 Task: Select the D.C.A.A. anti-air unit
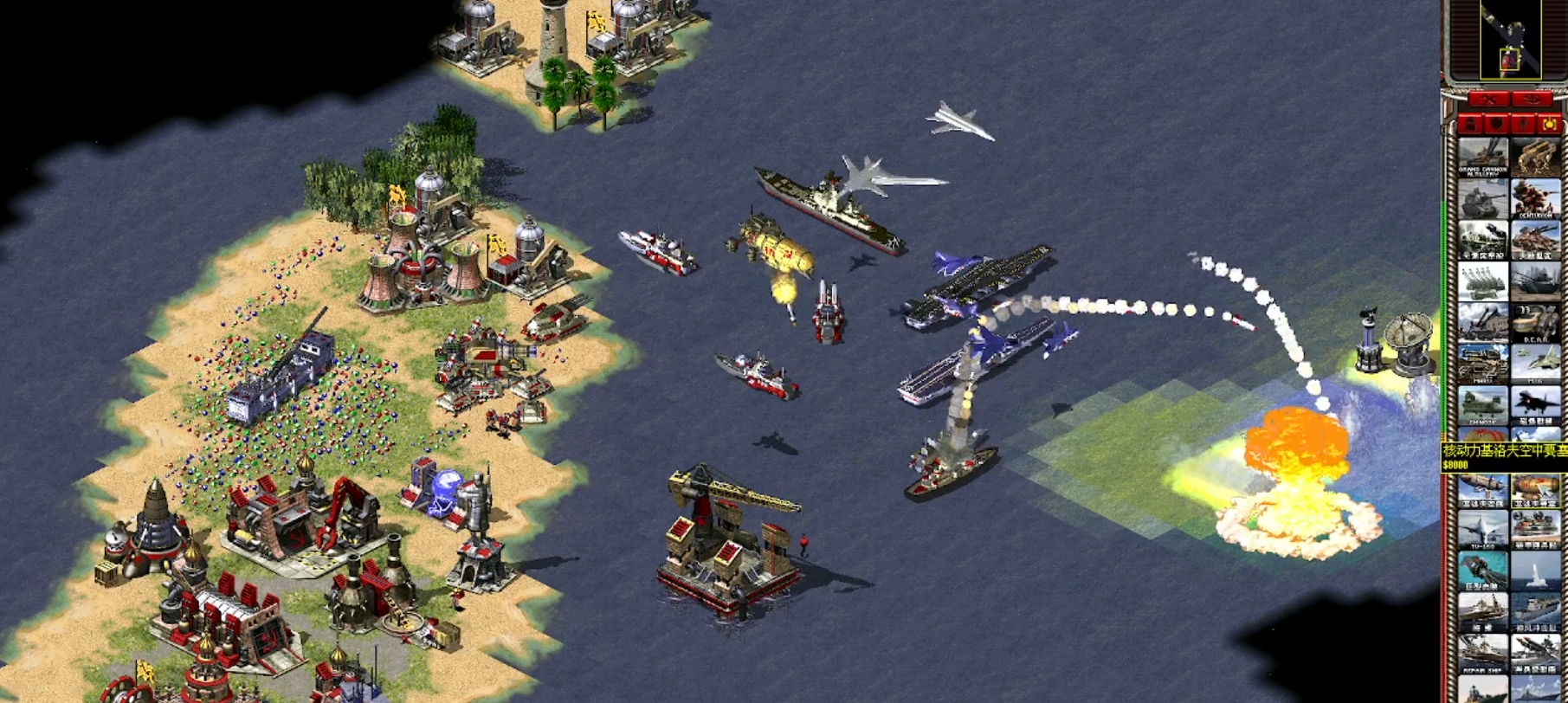1536,324
